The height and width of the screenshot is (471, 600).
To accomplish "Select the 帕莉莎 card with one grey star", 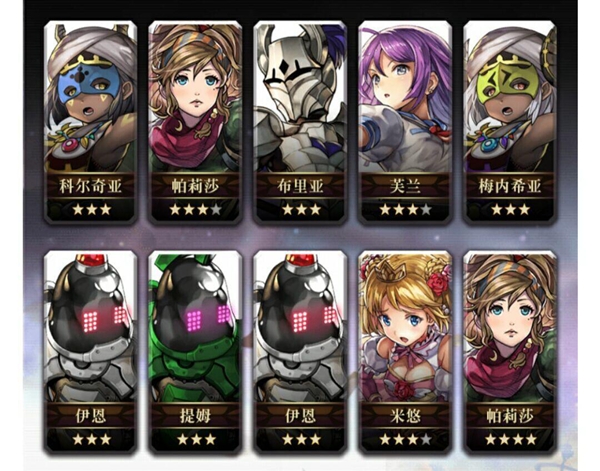I will point(192,120).
